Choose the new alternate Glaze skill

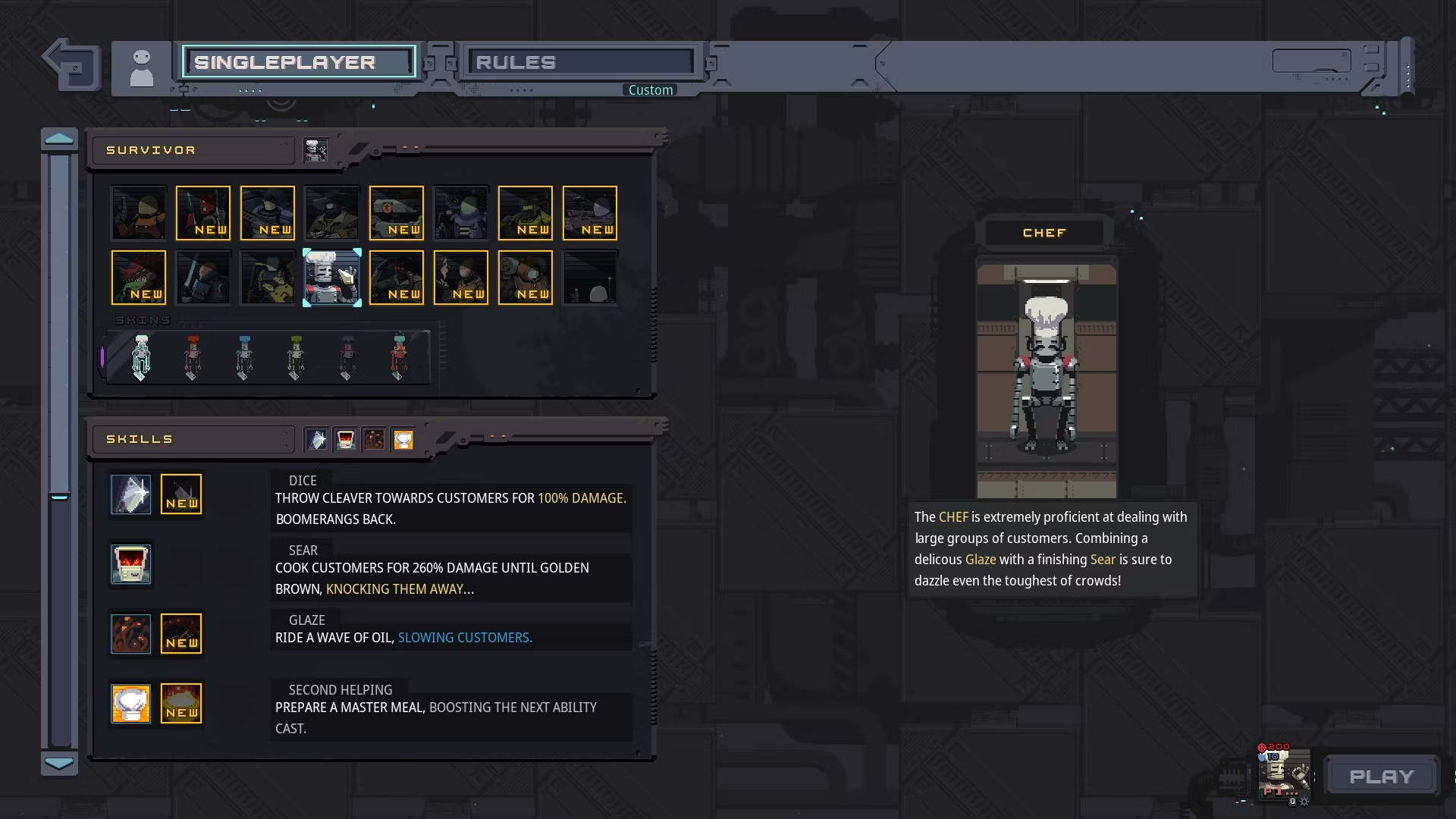click(x=182, y=634)
